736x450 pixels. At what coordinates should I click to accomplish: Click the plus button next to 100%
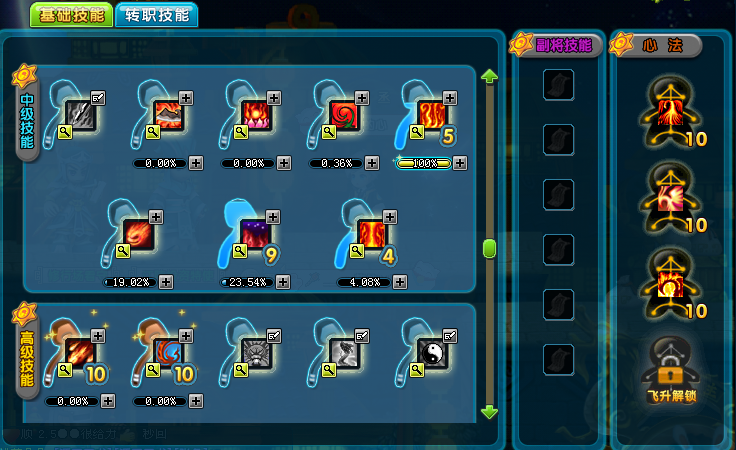click(x=459, y=163)
